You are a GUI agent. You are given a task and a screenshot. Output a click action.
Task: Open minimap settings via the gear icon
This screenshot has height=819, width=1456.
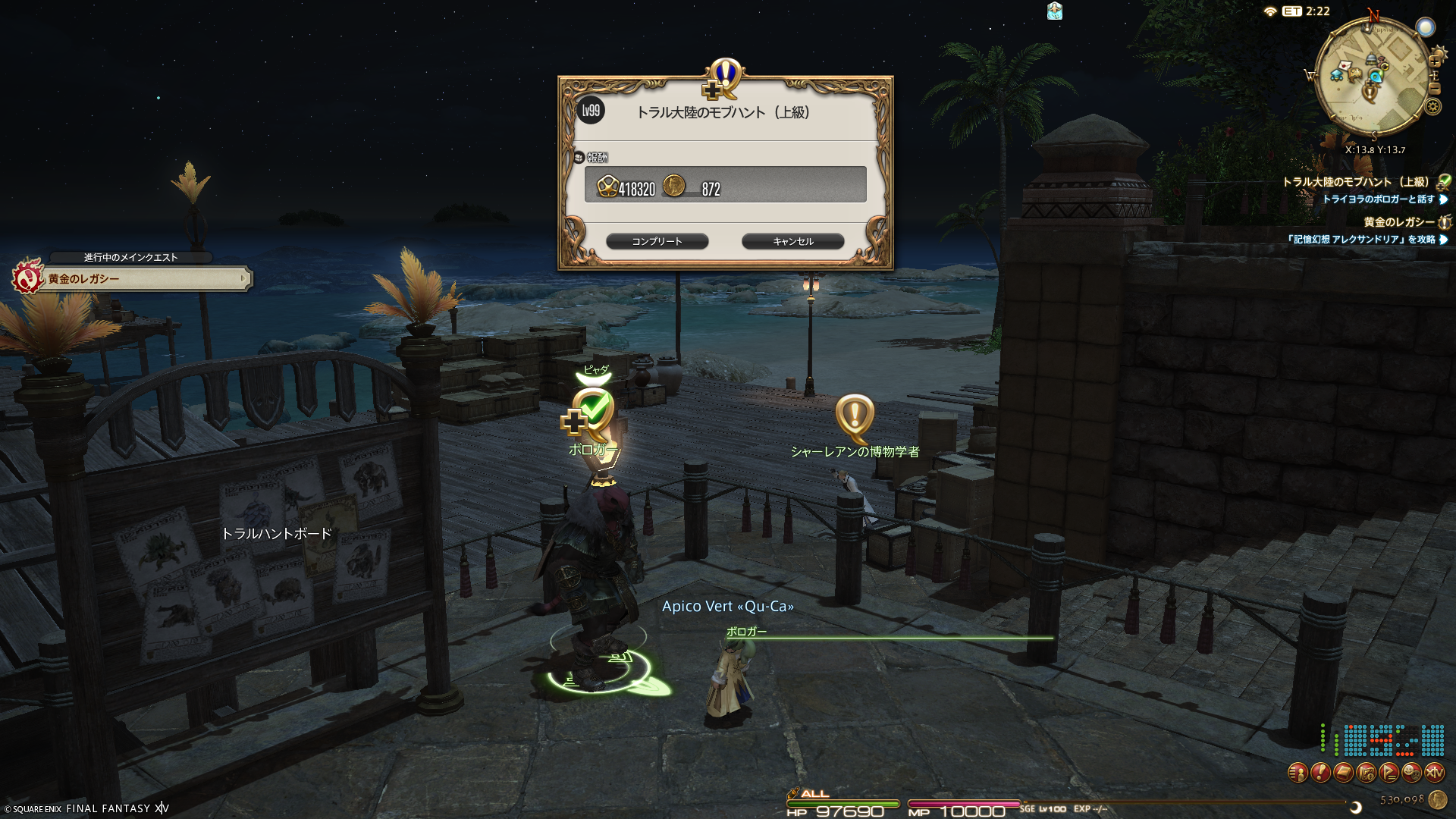point(1432,107)
